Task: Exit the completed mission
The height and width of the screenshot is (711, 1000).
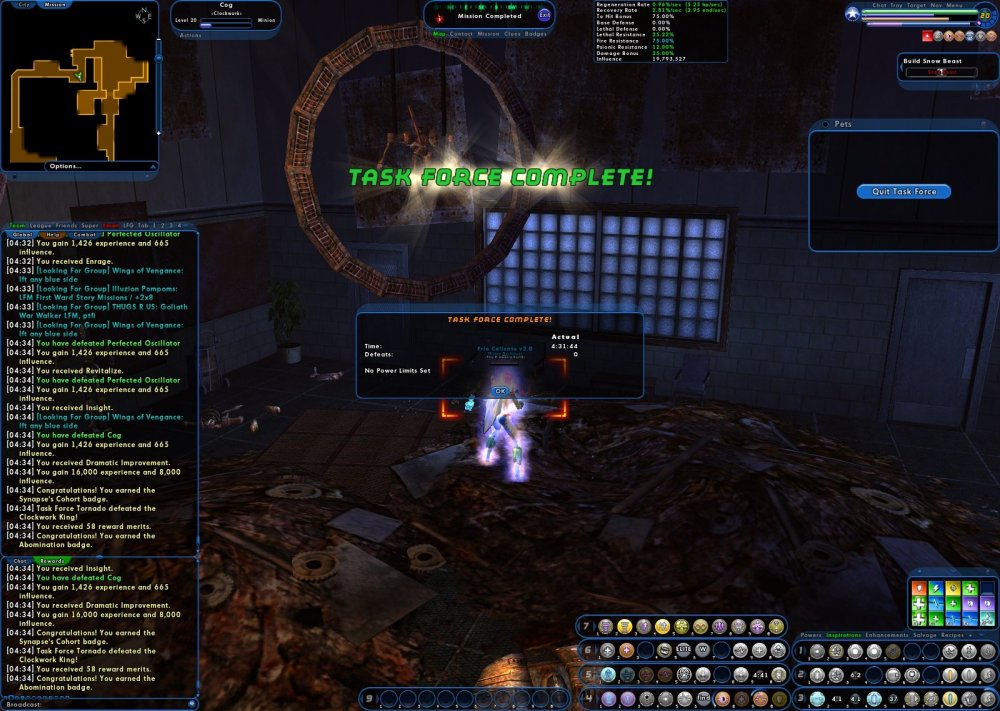Action: [x=544, y=14]
